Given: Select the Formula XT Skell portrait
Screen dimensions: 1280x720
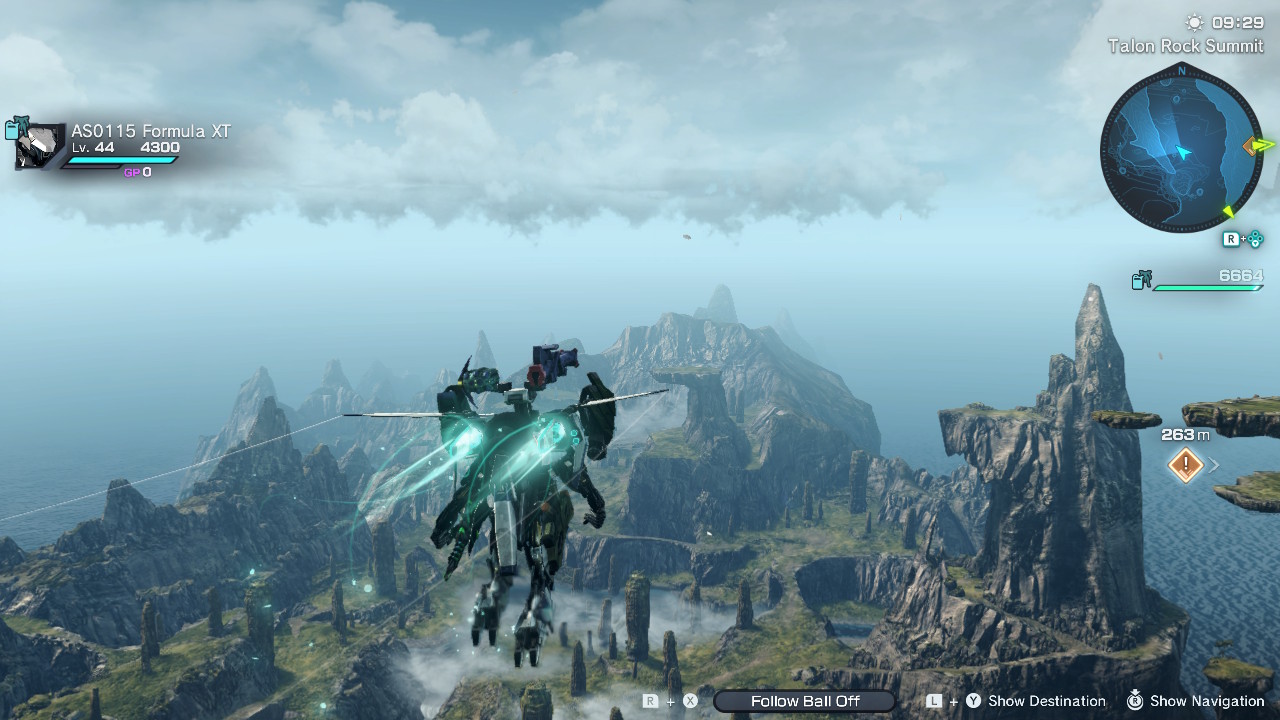Looking at the screenshot, I should (40, 146).
